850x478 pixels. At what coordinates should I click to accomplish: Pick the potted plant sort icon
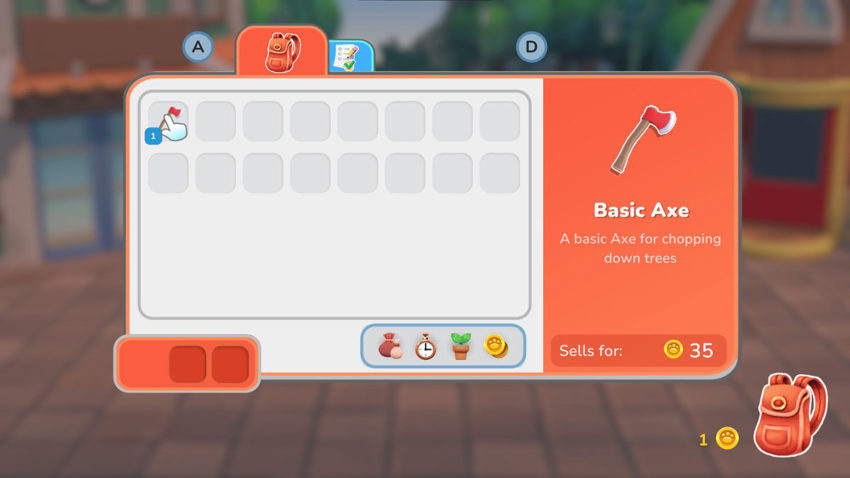click(x=460, y=347)
